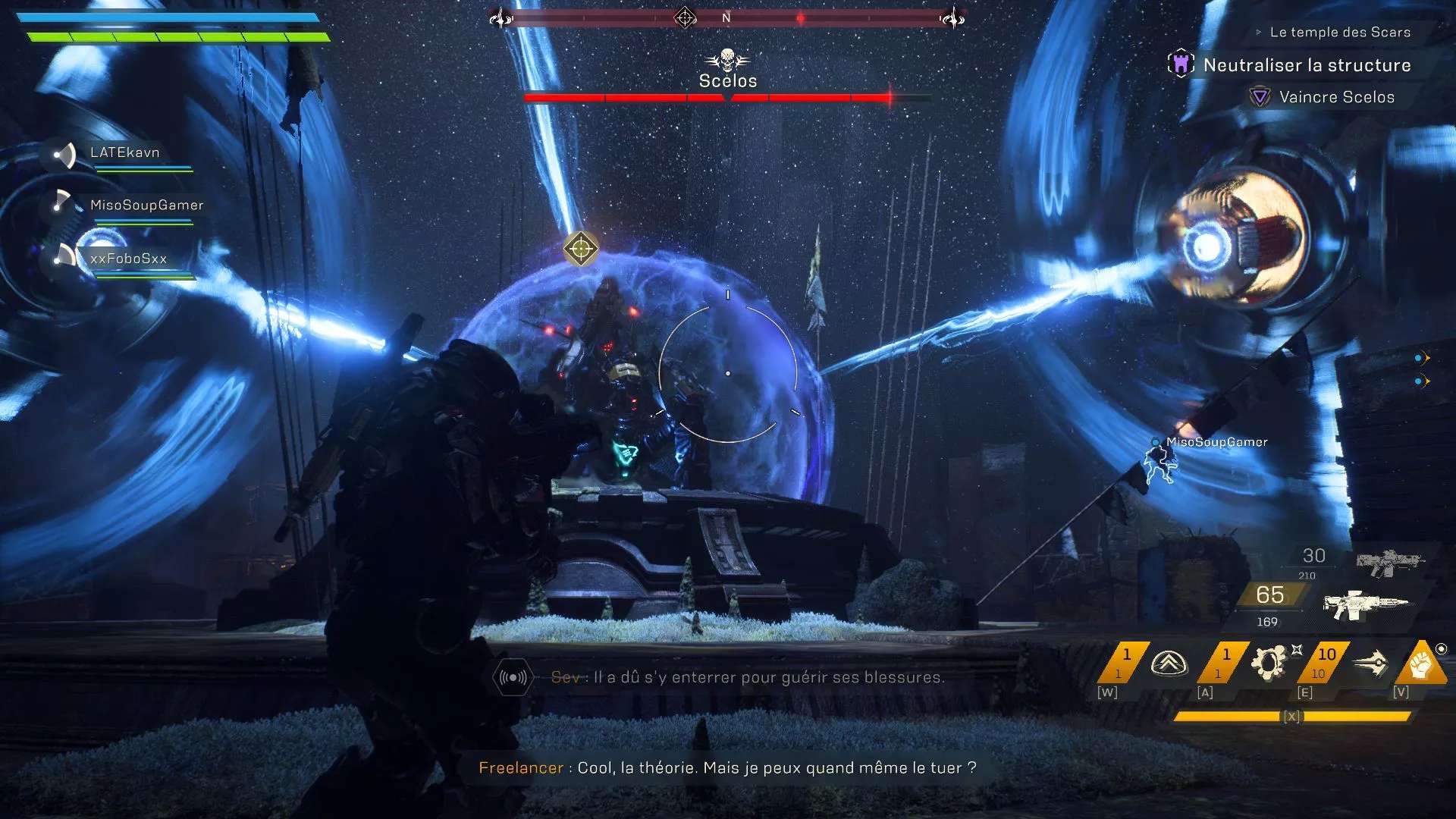This screenshot has width=1456, height=819.
Task: Click the Scelos boss skull icon
Action: (726, 58)
